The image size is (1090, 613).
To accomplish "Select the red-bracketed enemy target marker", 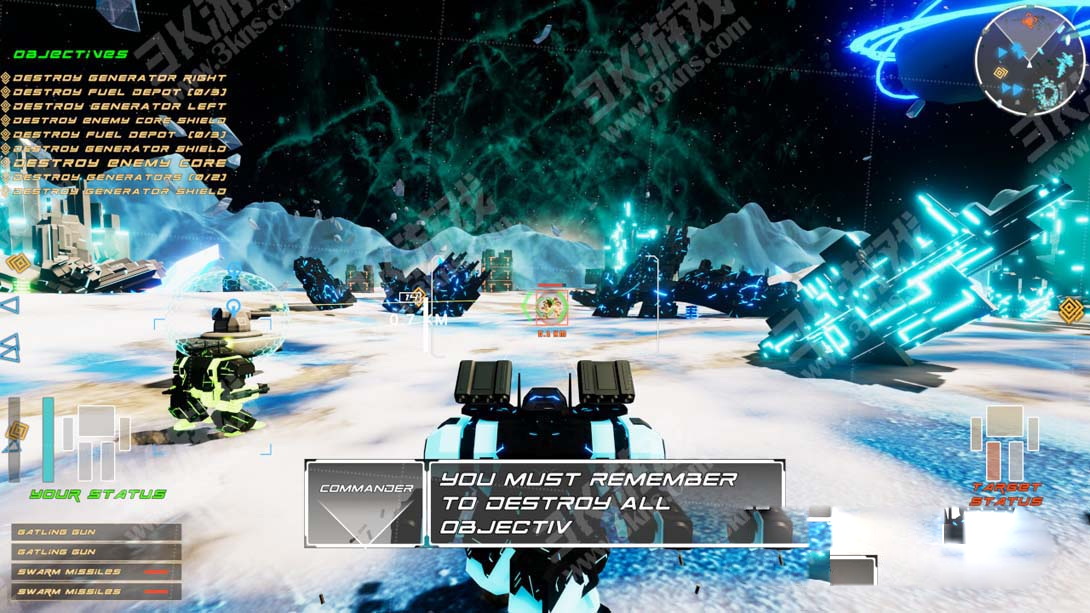I will [548, 306].
